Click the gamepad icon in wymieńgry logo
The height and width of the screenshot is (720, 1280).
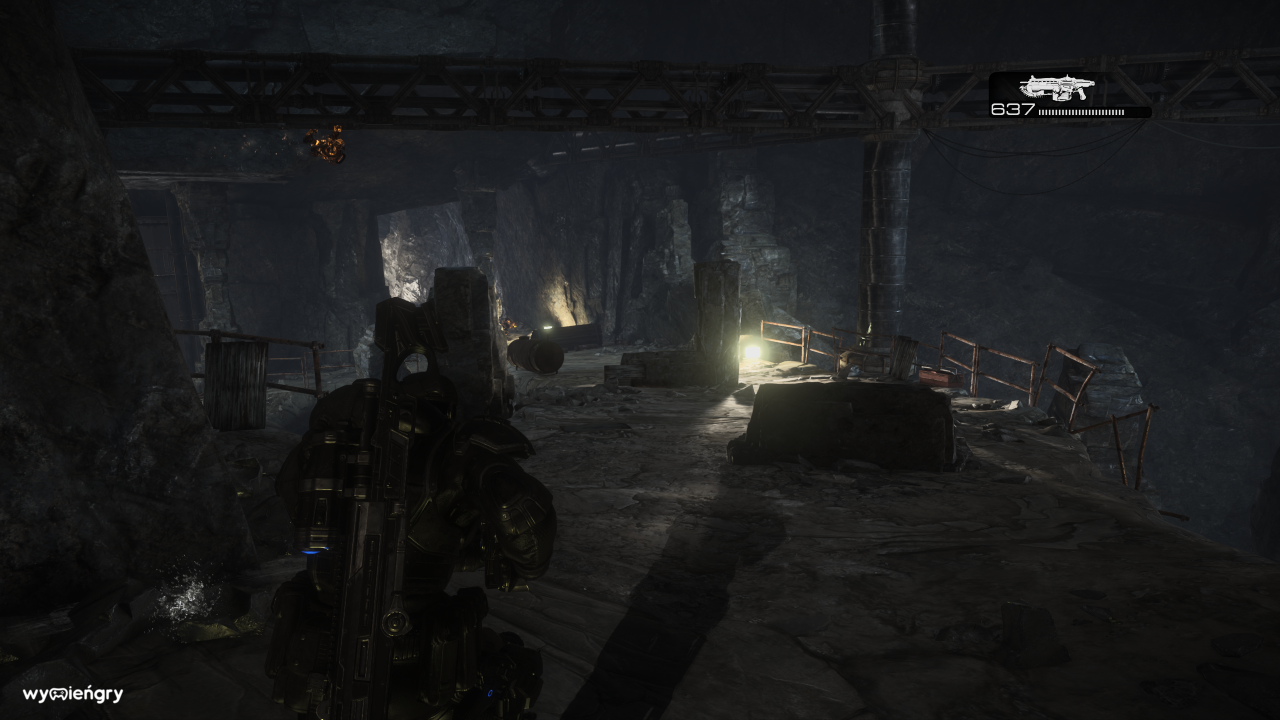[58, 694]
